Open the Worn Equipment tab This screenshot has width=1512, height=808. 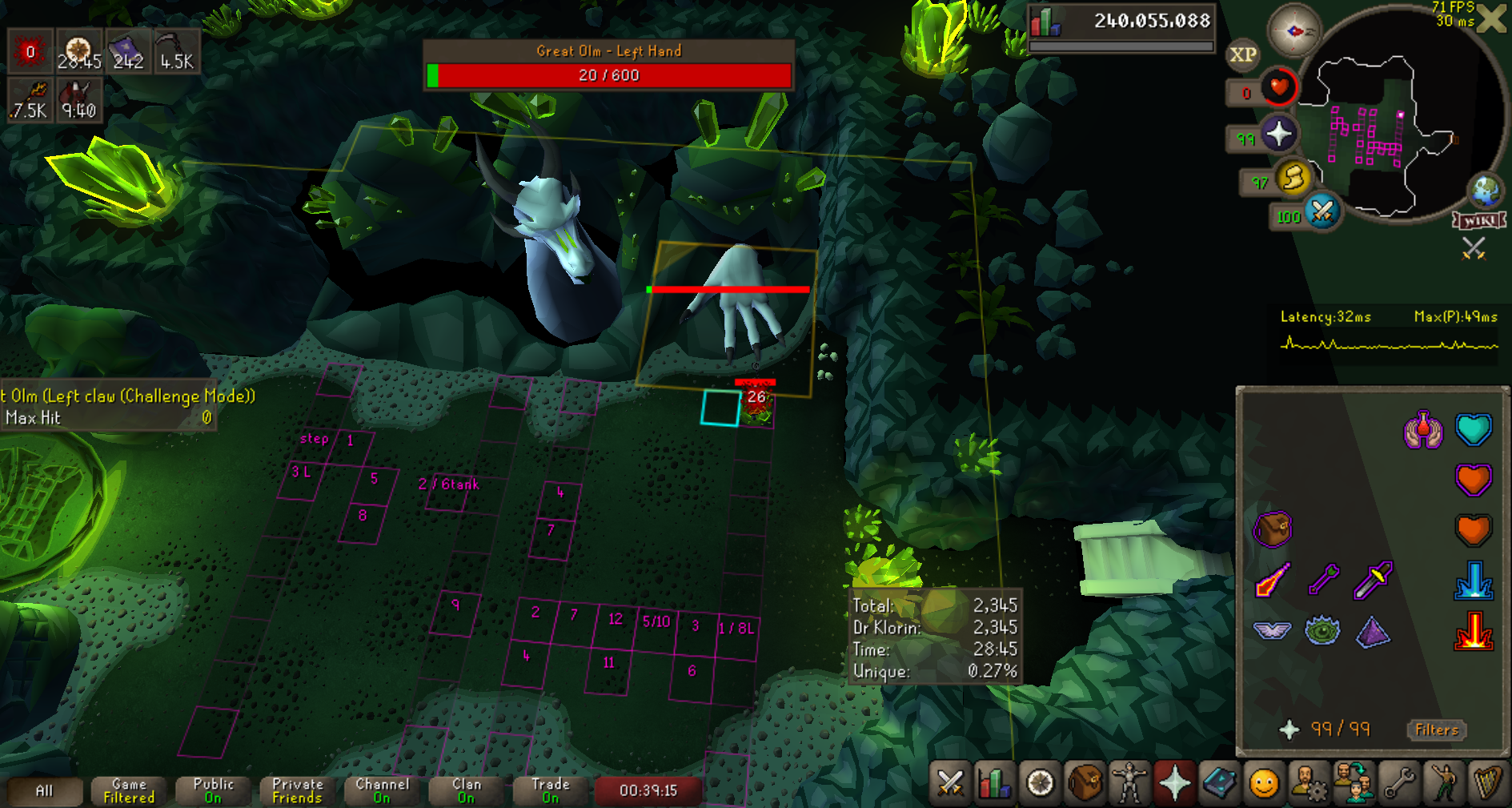click(x=1129, y=783)
